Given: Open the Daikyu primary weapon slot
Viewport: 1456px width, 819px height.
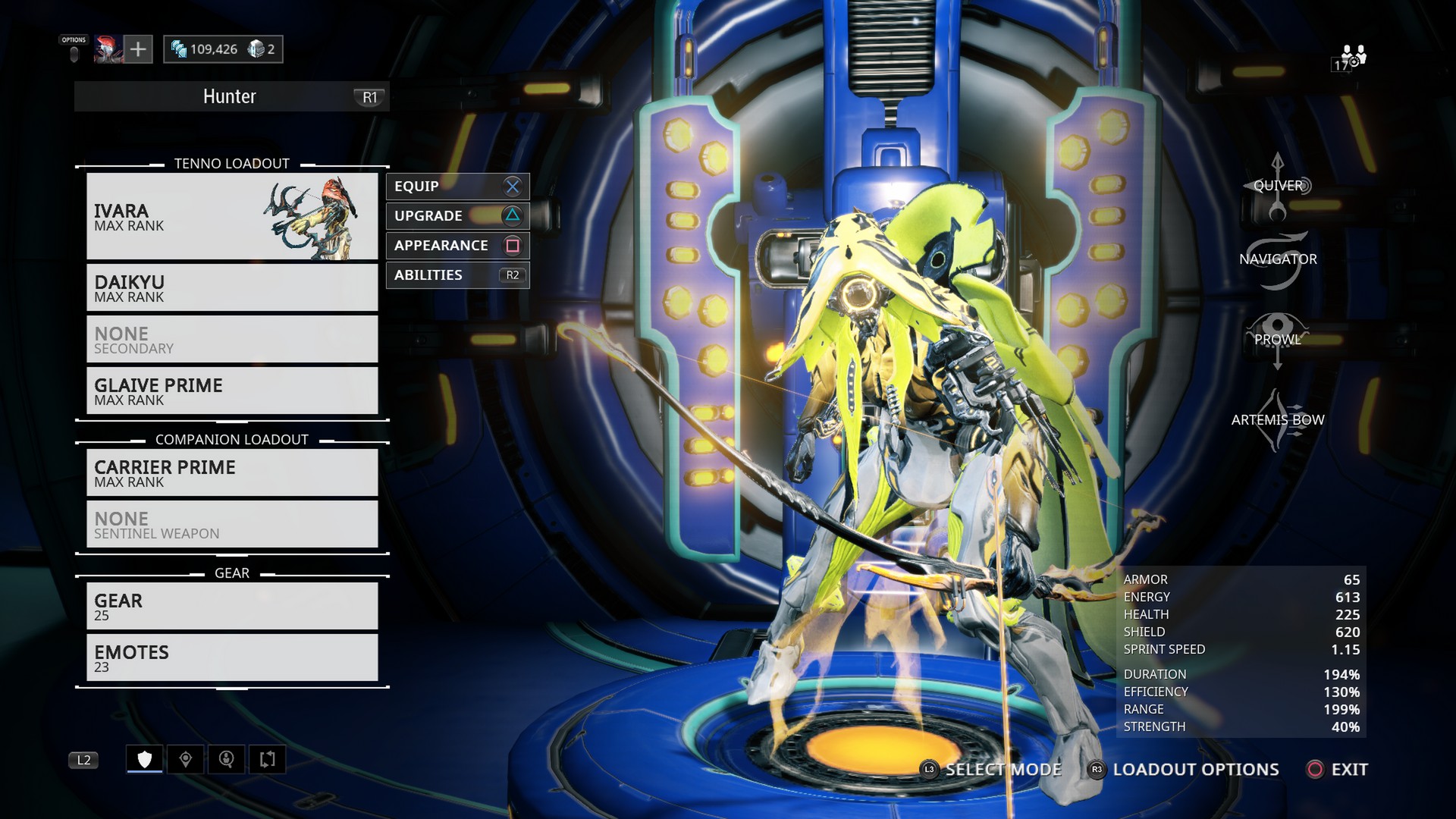Looking at the screenshot, I should (x=232, y=287).
